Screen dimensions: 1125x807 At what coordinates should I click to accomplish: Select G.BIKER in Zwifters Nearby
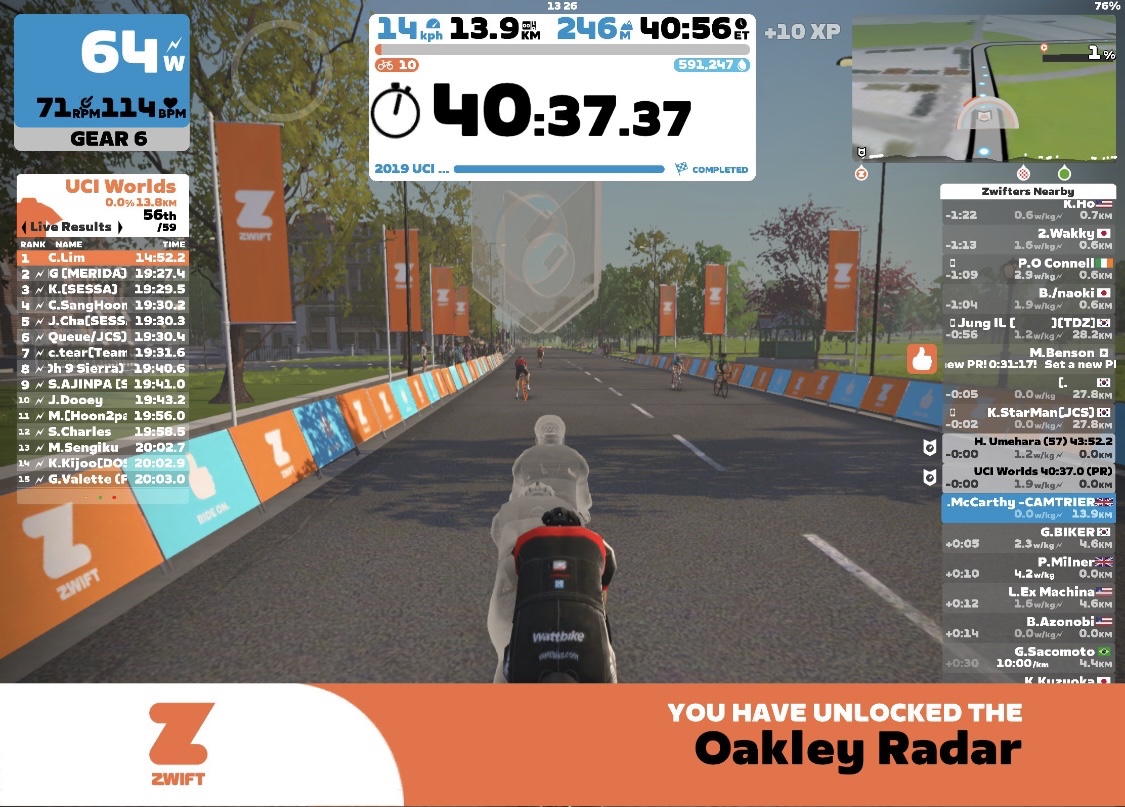(x=1028, y=538)
